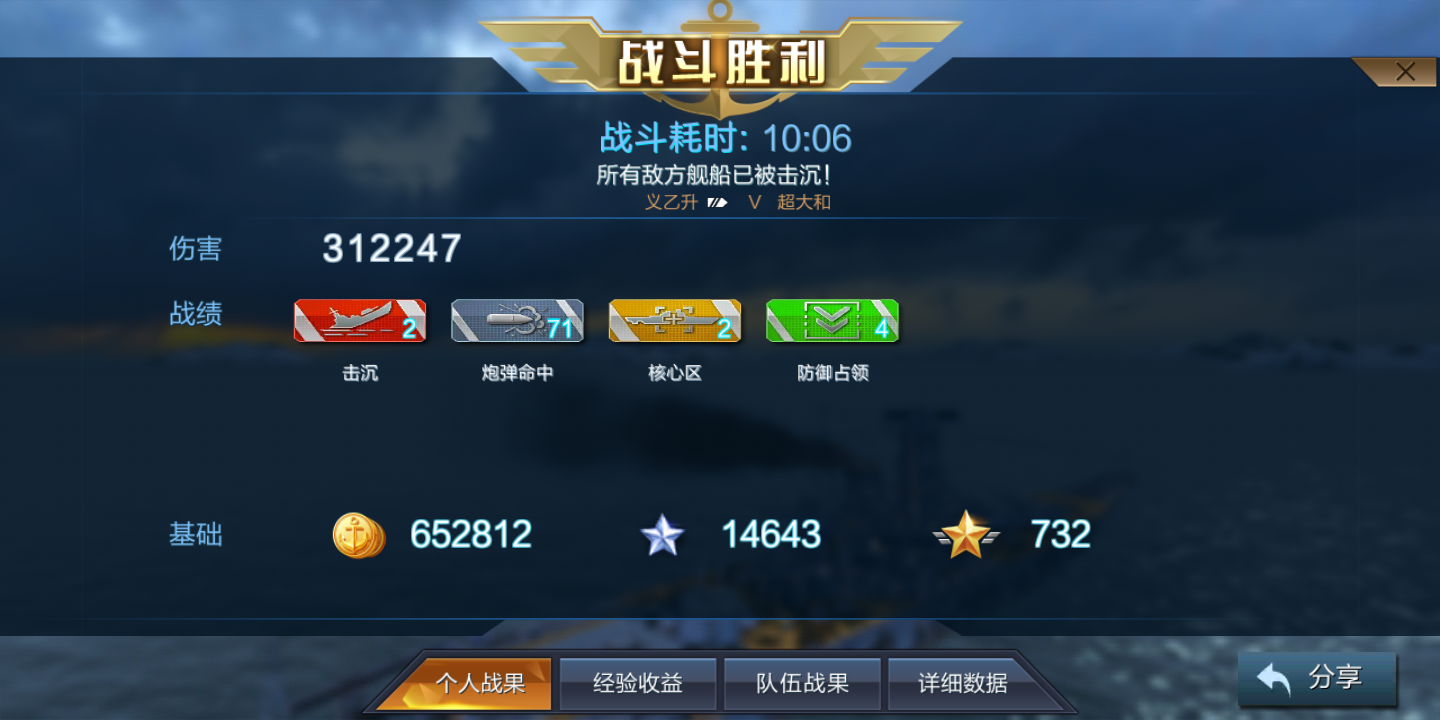Click the gold coin currency icon
This screenshot has height=720, width=1440.
pos(358,535)
